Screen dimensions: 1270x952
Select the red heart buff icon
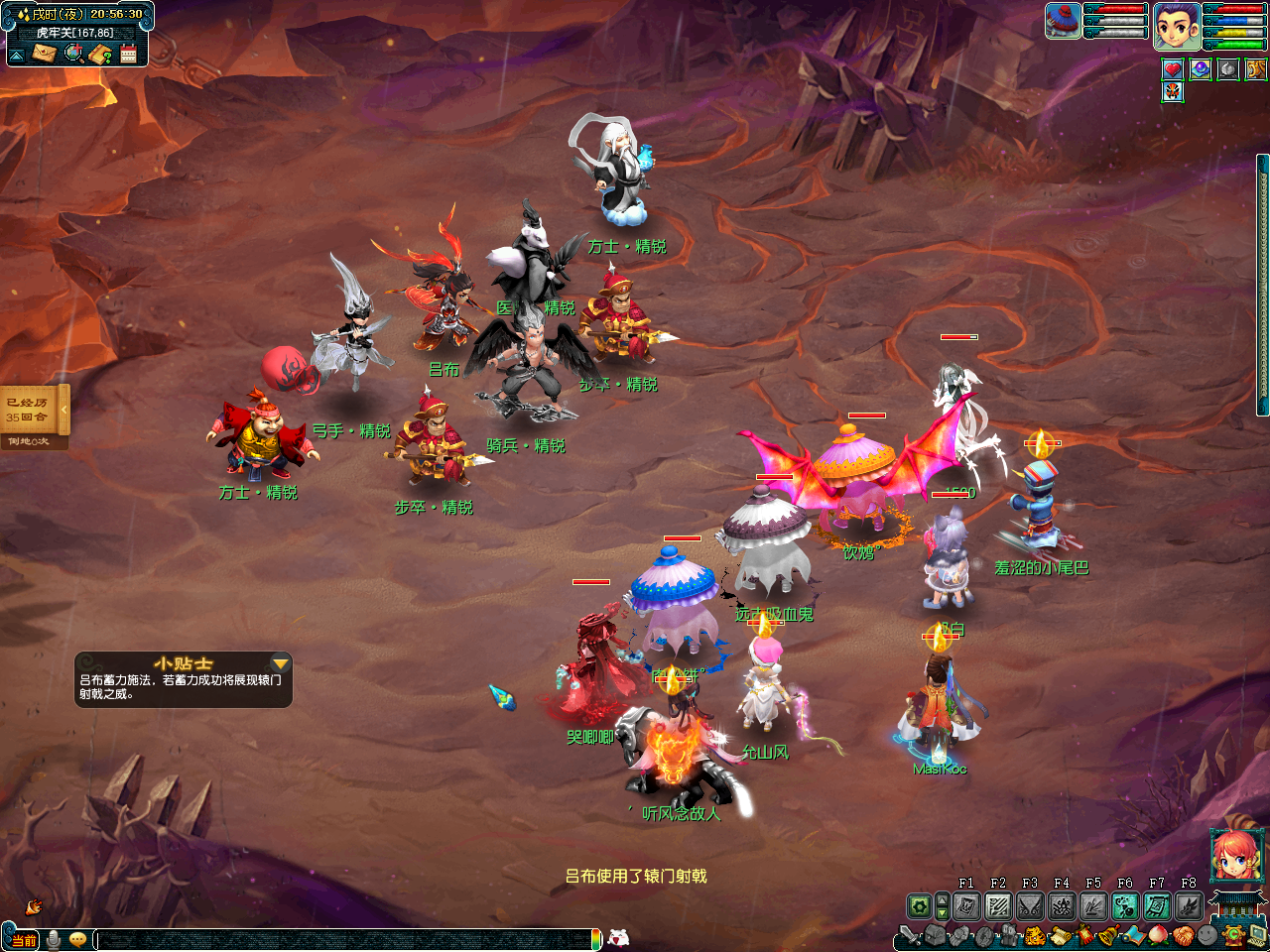(1173, 69)
